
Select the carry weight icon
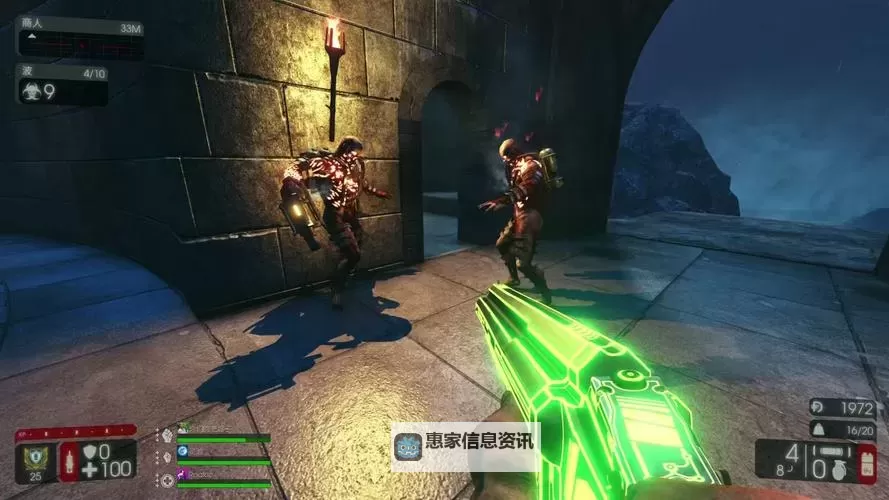816,428
